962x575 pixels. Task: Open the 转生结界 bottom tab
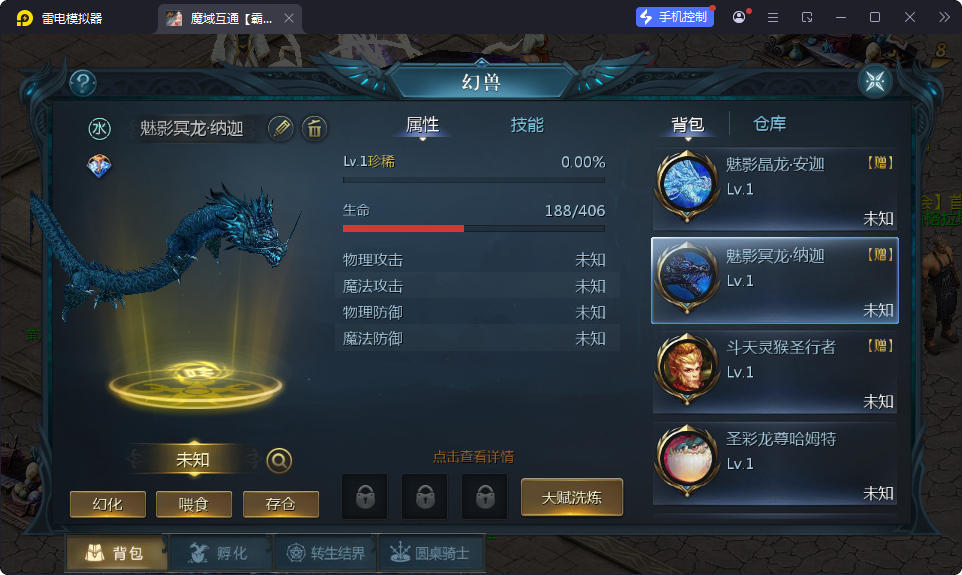pos(326,553)
